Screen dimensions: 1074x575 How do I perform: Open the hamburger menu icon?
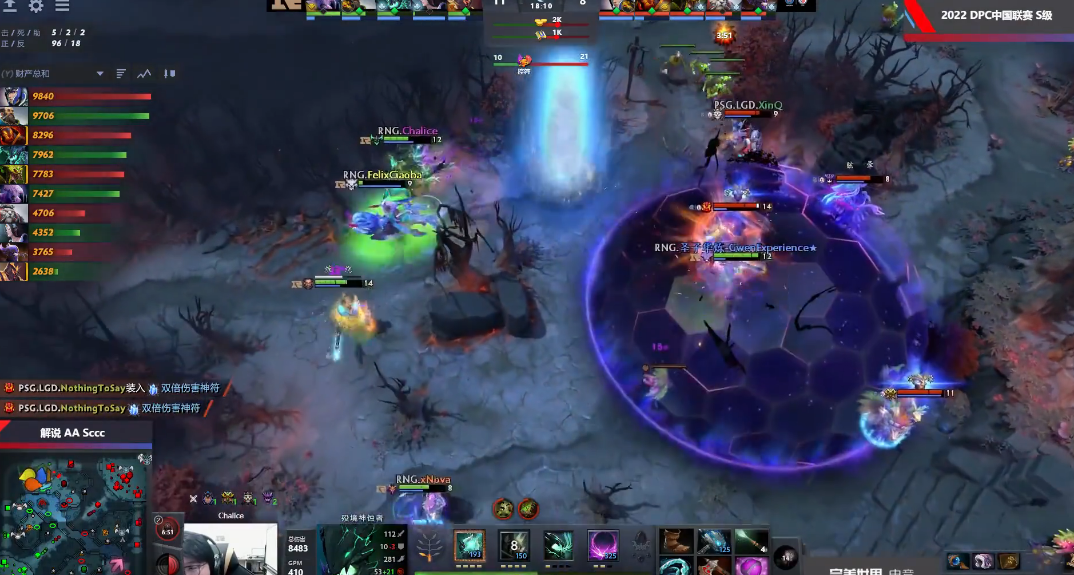coord(62,6)
